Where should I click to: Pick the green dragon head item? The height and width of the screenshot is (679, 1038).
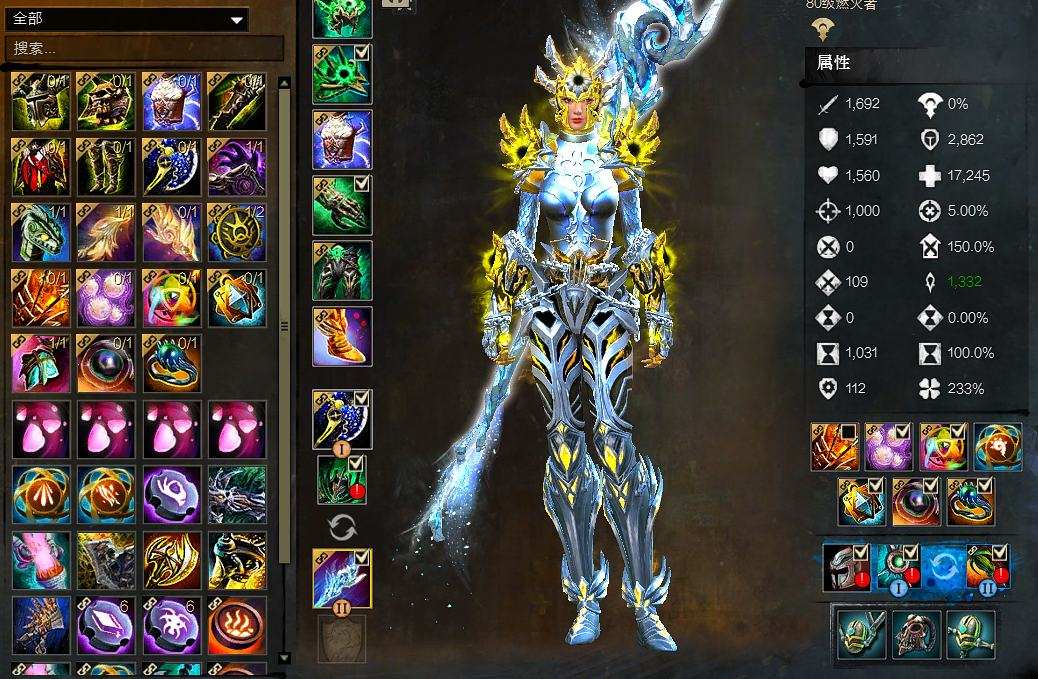tap(40, 232)
